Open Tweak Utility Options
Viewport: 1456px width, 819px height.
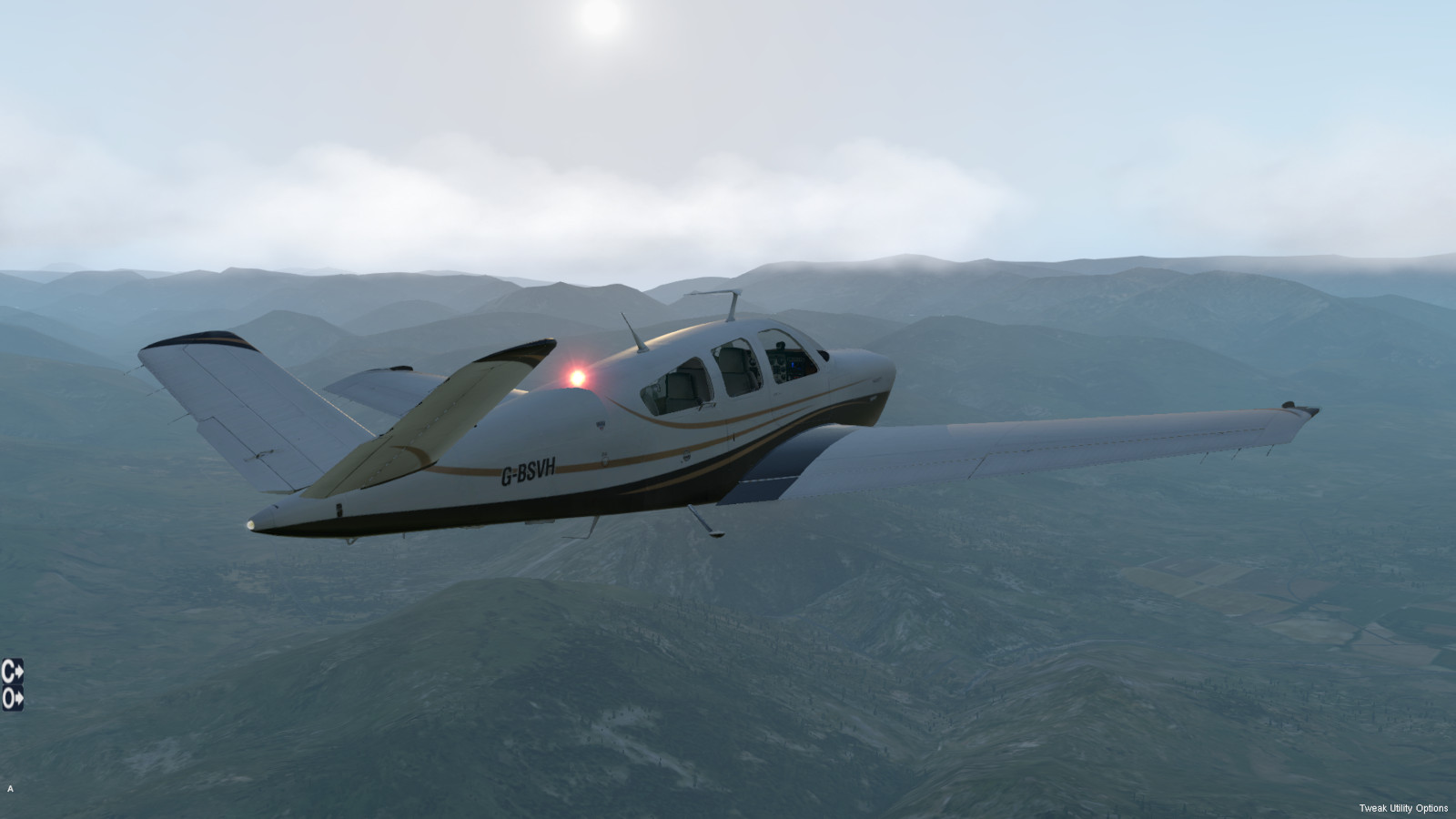click(x=1403, y=808)
